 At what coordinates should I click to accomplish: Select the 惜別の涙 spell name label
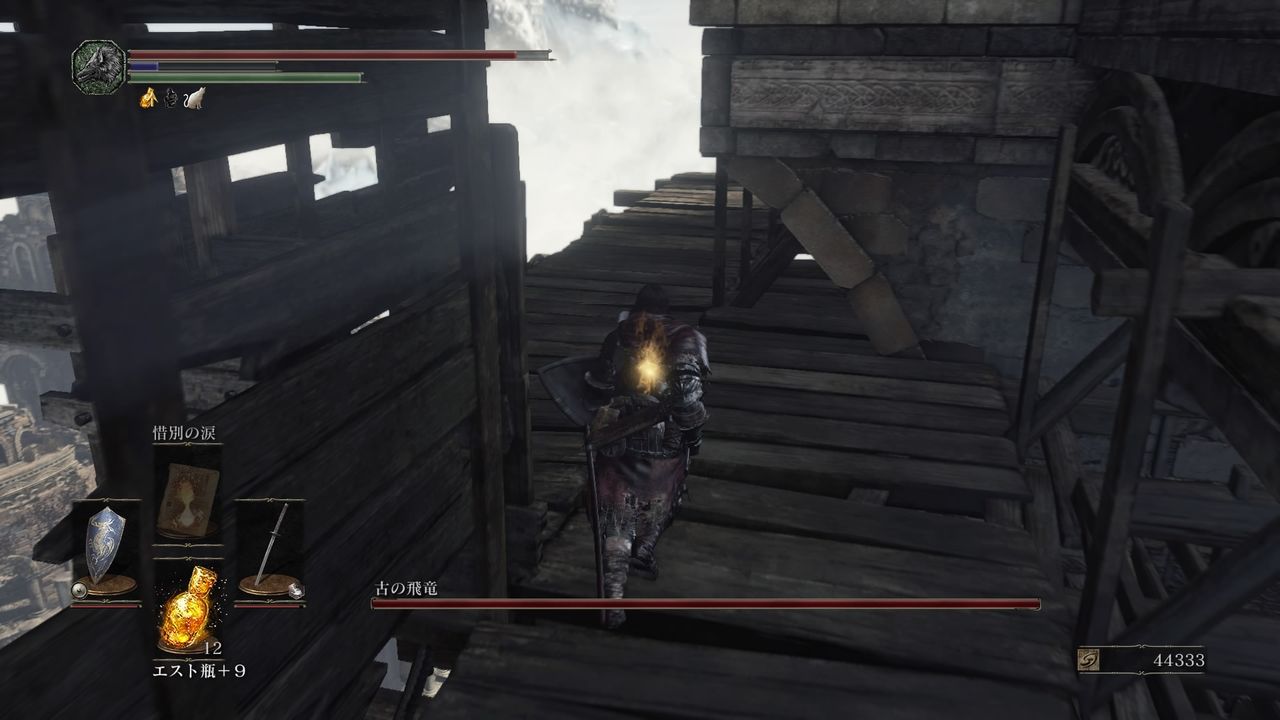point(185,433)
